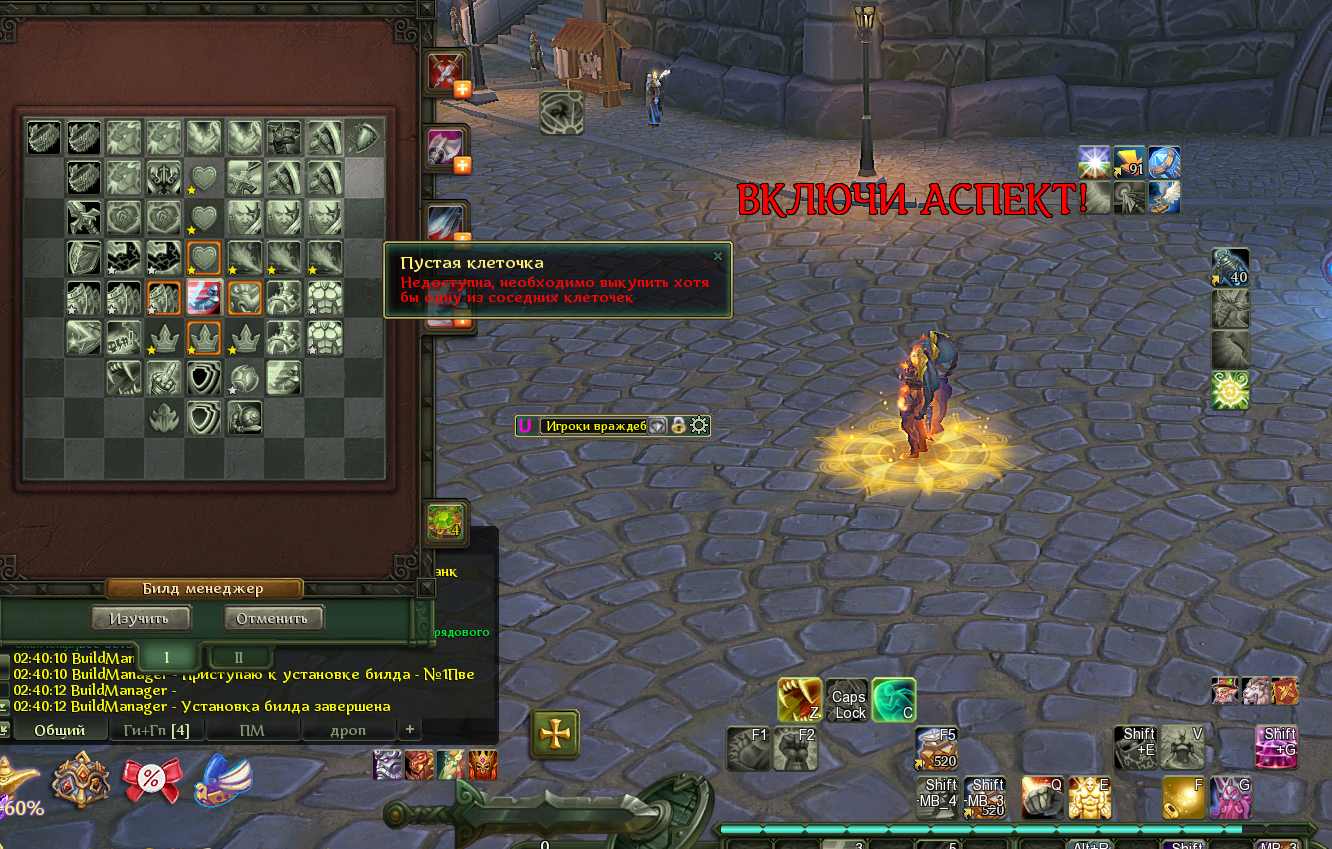This screenshot has height=849, width=1332.
Task: Click the golden cross button
Action: [x=554, y=735]
